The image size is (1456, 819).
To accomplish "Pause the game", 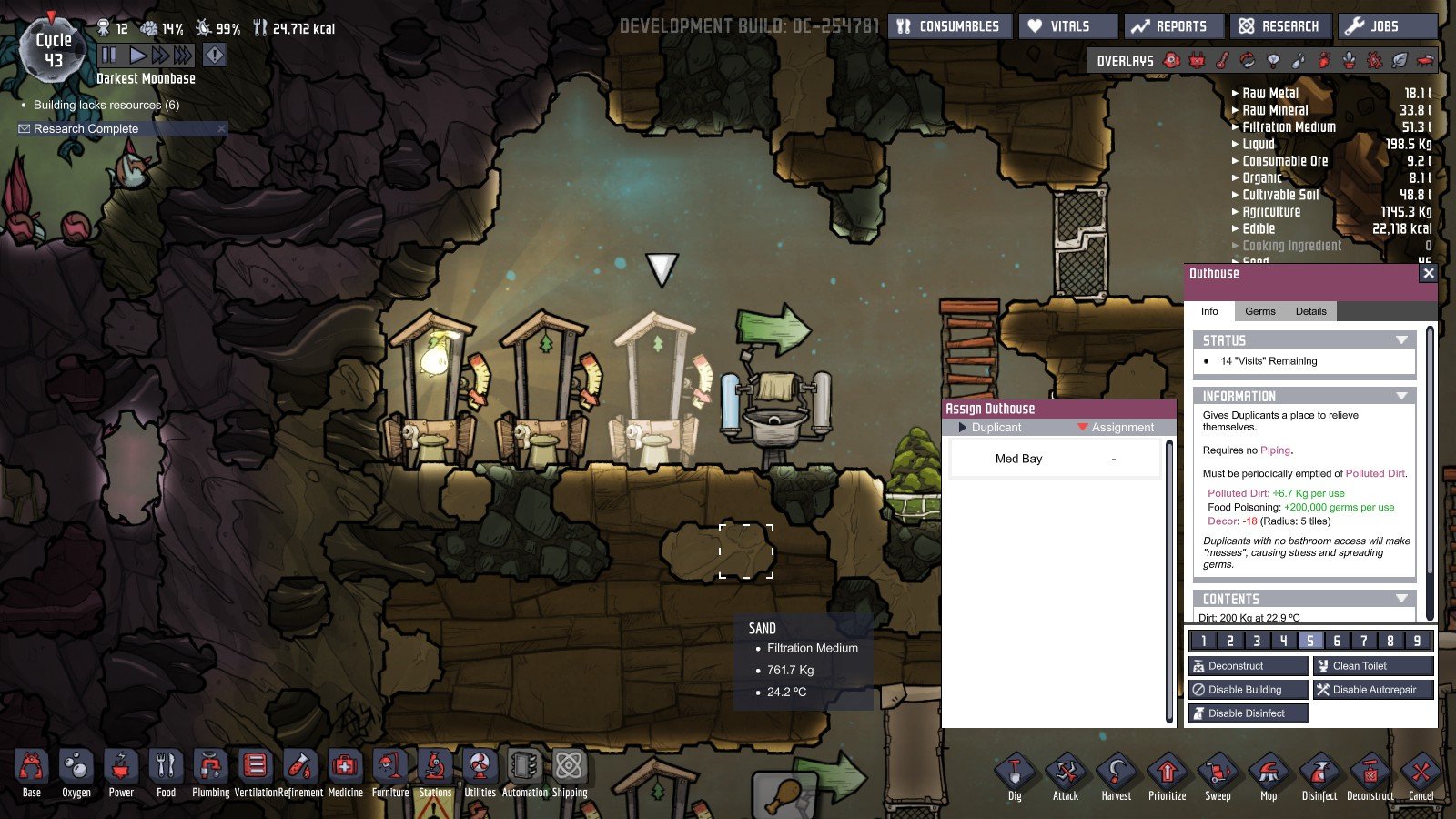I will coord(109,56).
